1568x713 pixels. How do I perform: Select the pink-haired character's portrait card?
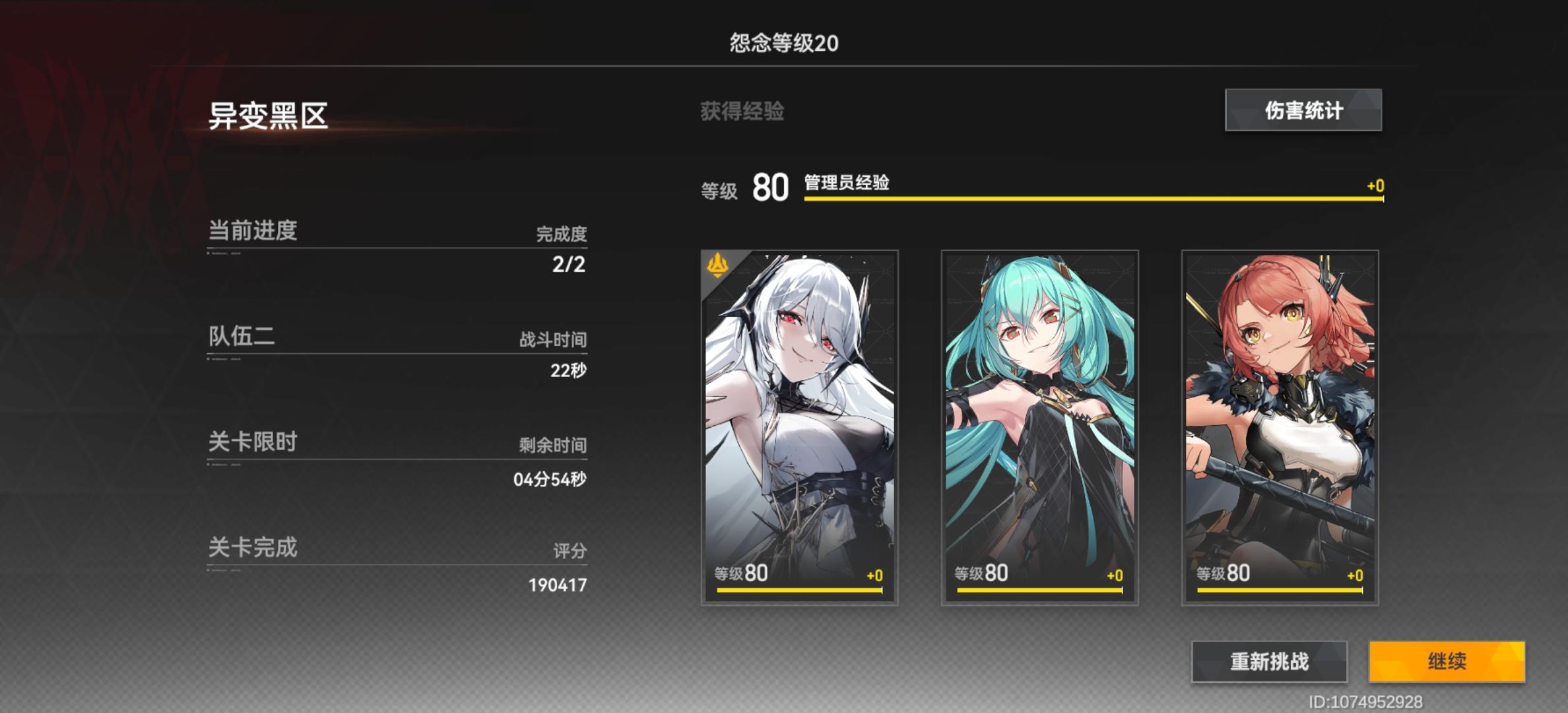[x=1278, y=429]
